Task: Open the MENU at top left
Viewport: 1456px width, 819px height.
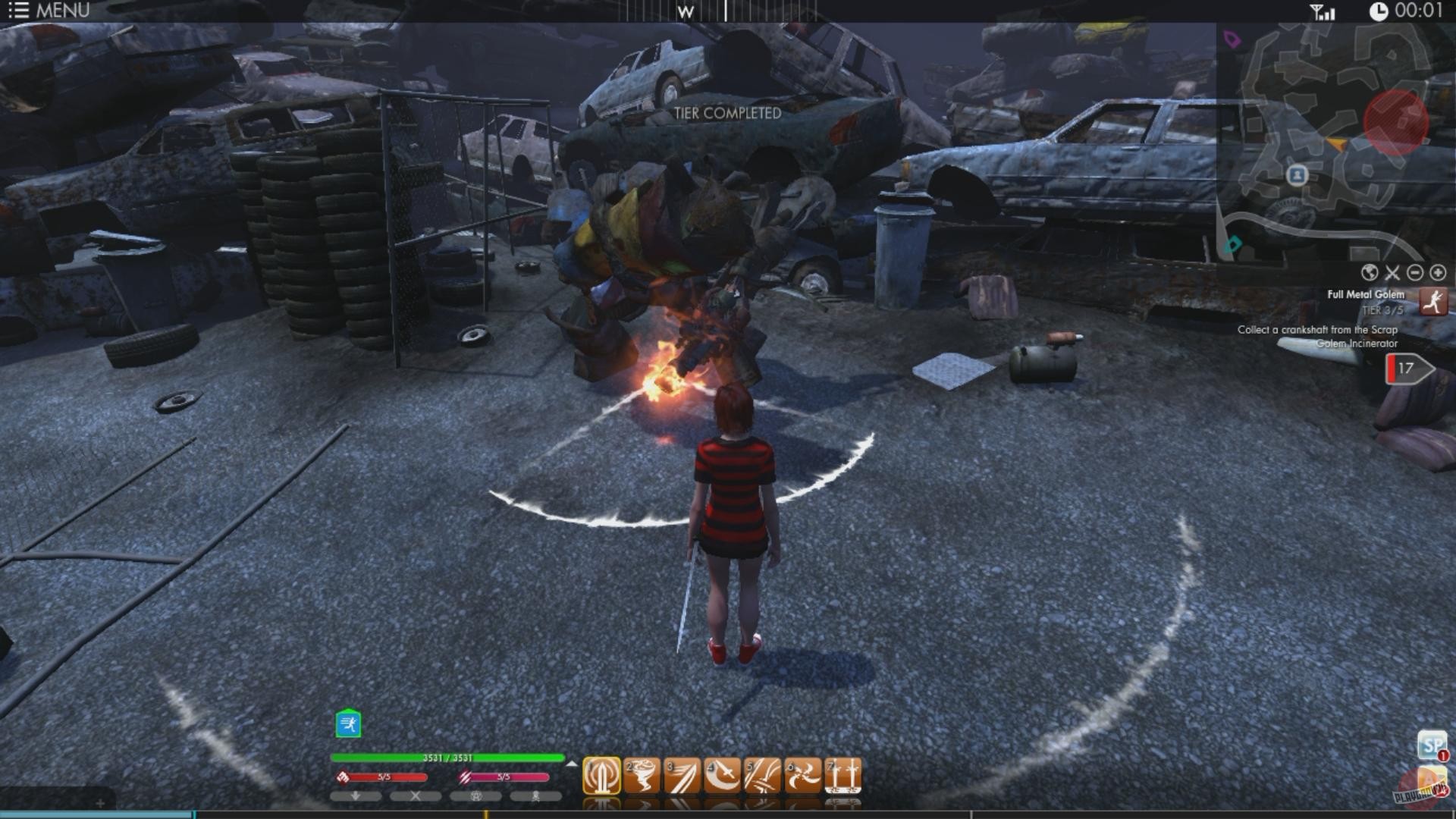Action: [x=45, y=11]
